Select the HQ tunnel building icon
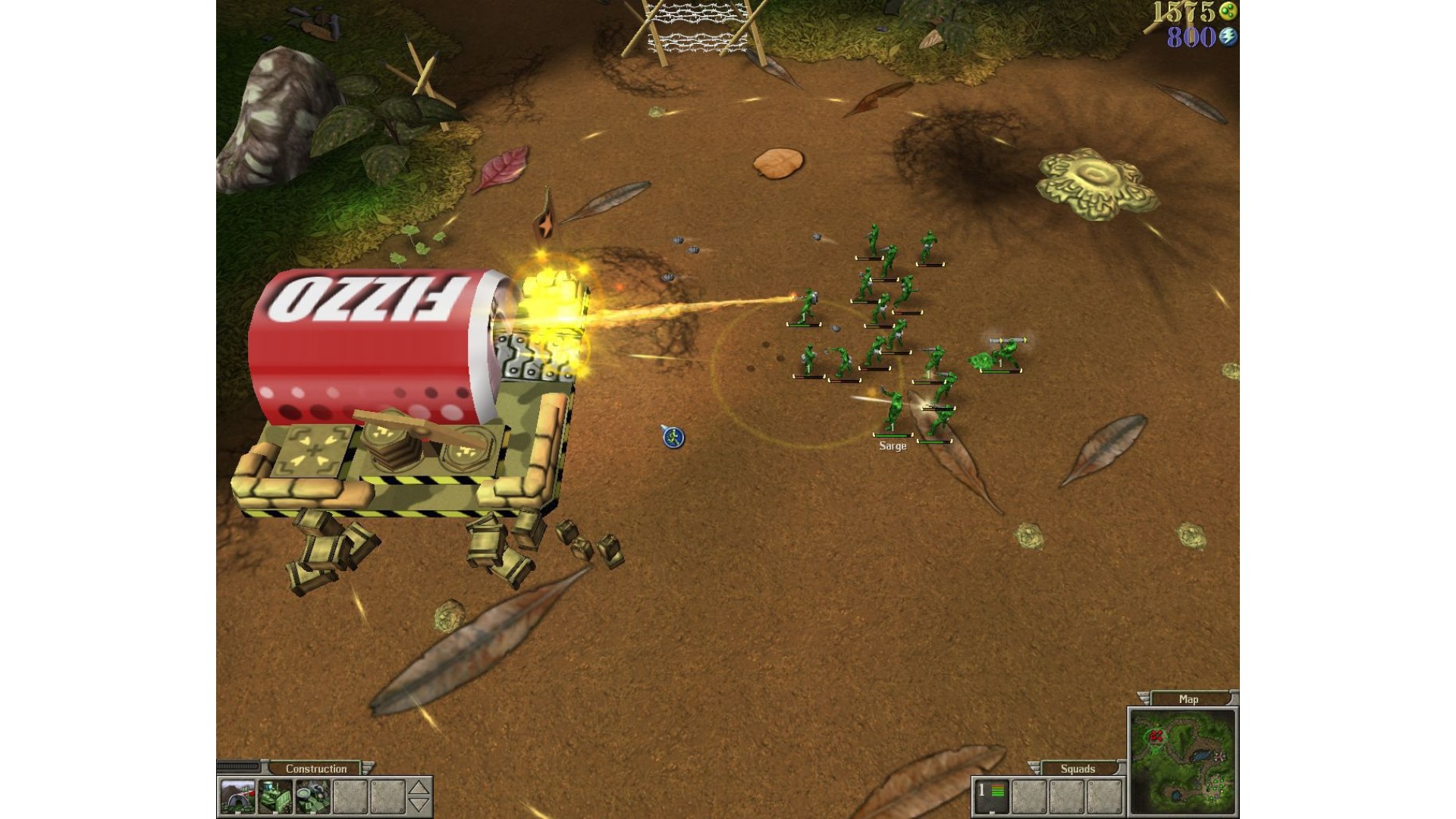Image resolution: width=1456 pixels, height=819 pixels. (237, 797)
